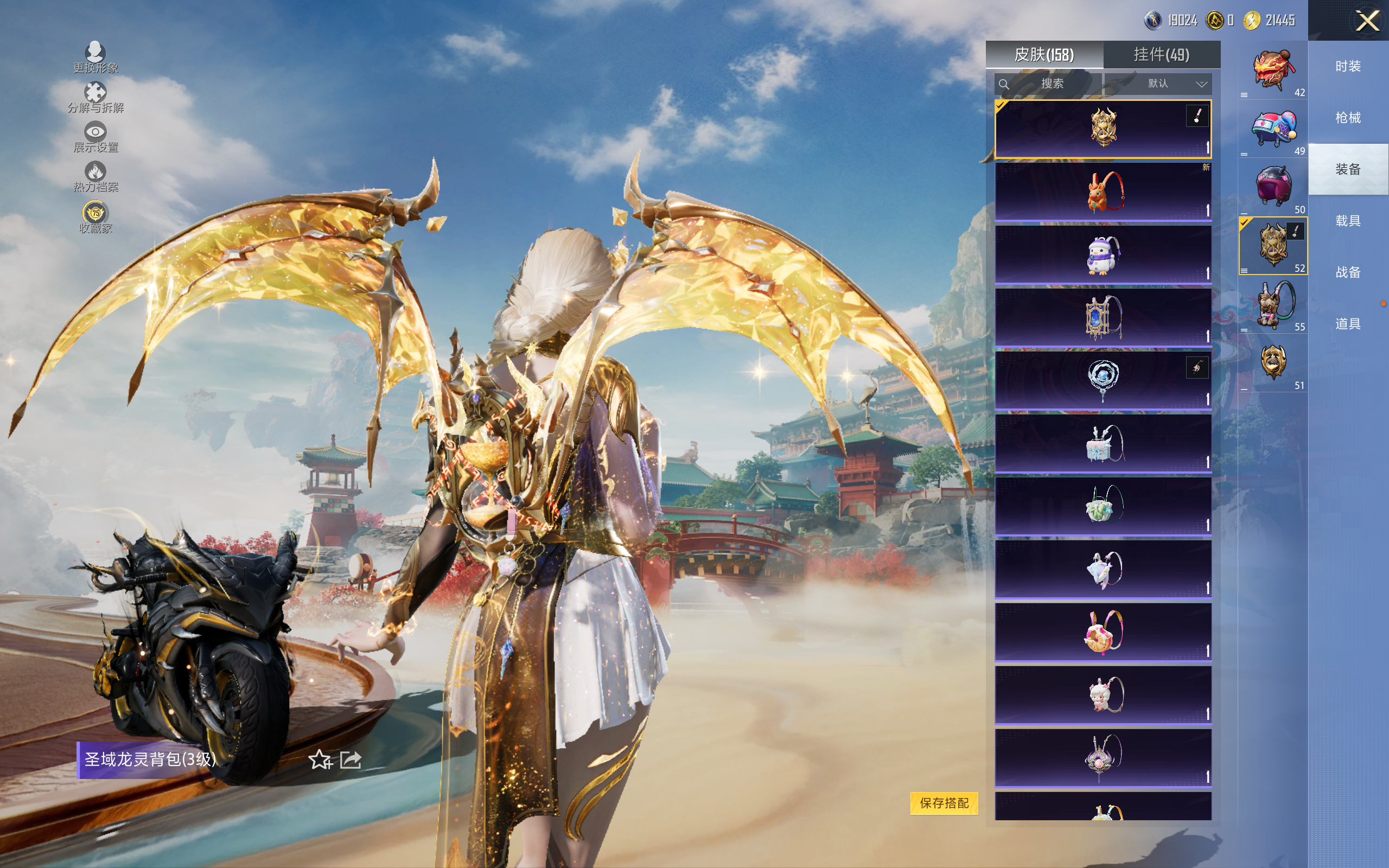The image size is (1389, 868).
Task: Go to the 枪械 category
Action: click(x=1348, y=118)
